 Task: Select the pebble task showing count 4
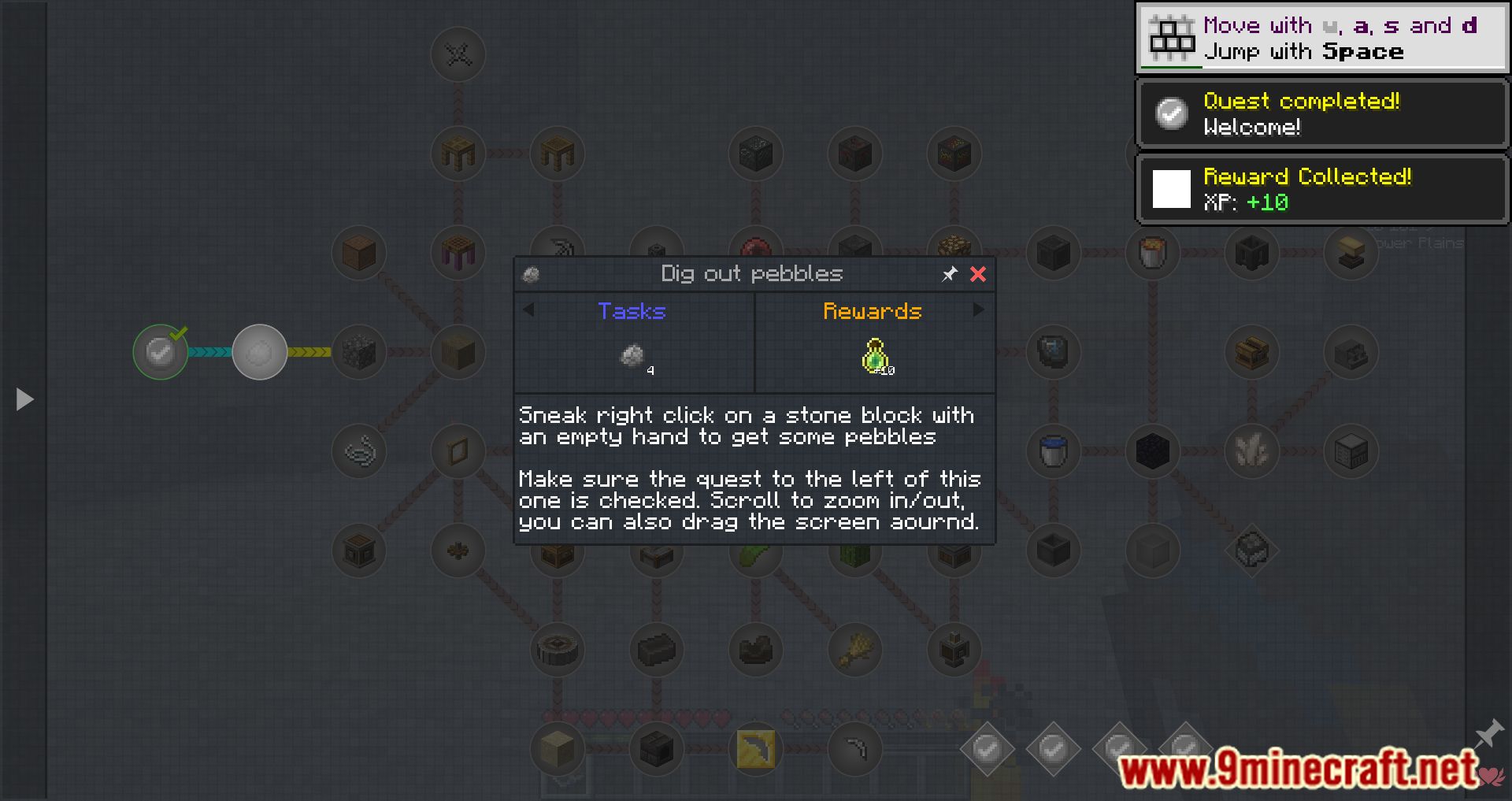pyautogui.click(x=632, y=358)
